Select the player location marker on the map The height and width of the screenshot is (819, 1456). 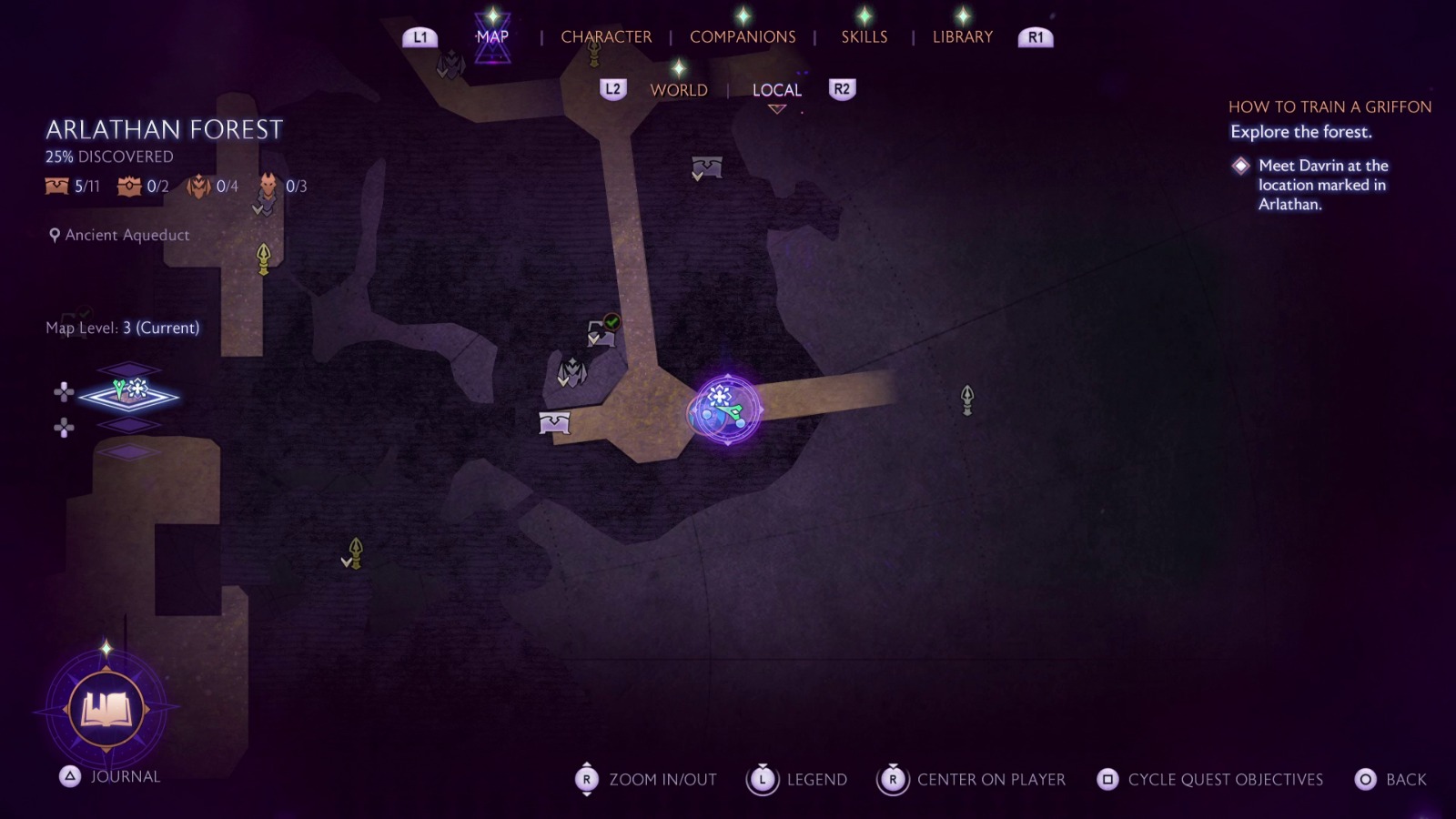pyautogui.click(x=725, y=410)
